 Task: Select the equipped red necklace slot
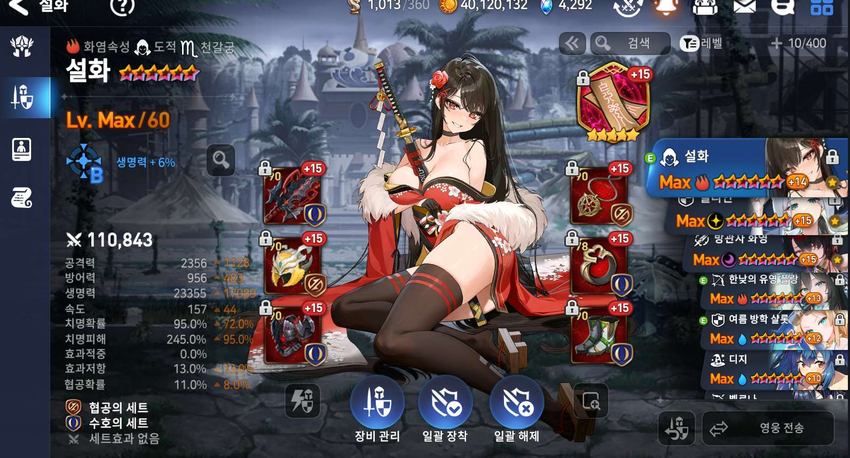pos(600,195)
